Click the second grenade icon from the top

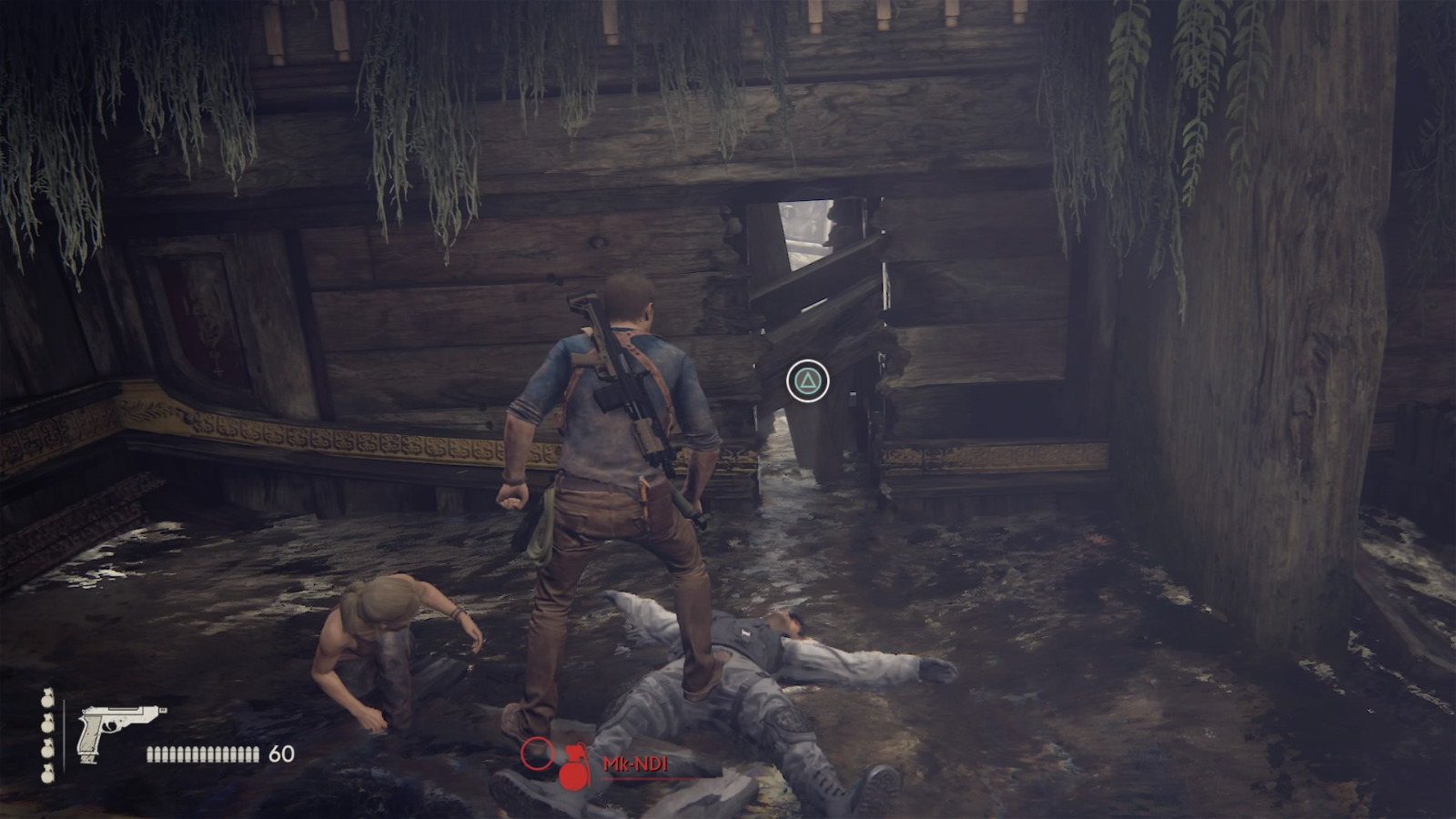point(45,723)
